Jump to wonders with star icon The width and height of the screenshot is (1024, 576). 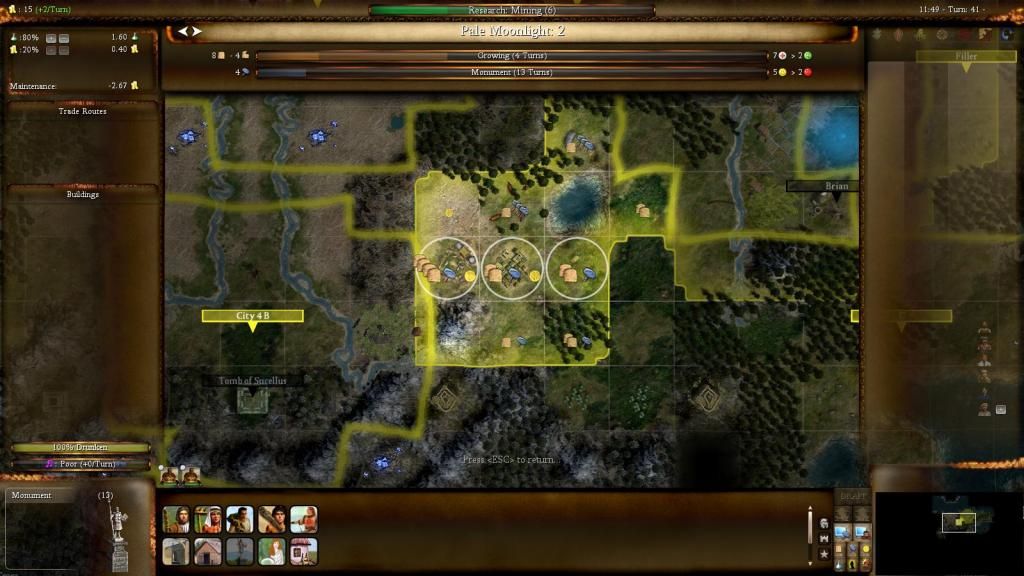tap(823, 553)
